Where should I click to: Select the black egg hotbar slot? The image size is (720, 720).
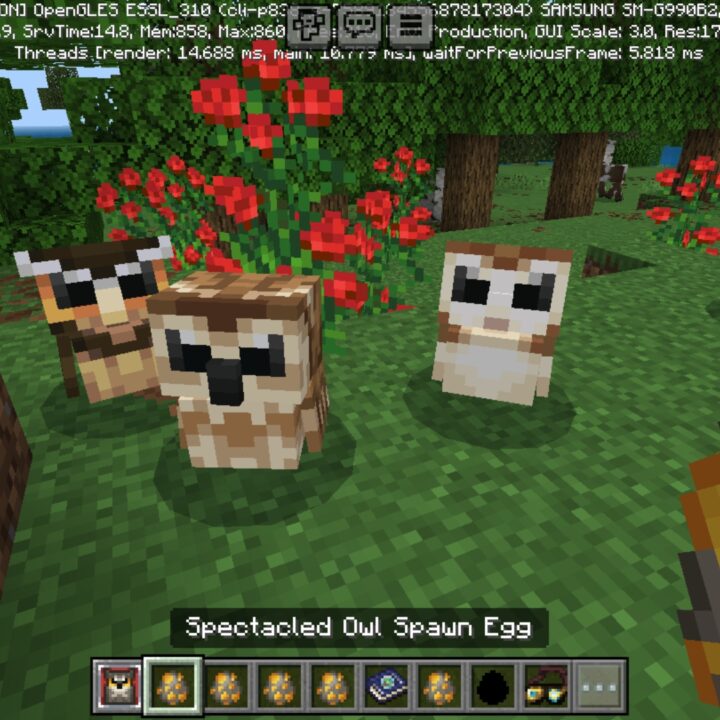coord(494,686)
